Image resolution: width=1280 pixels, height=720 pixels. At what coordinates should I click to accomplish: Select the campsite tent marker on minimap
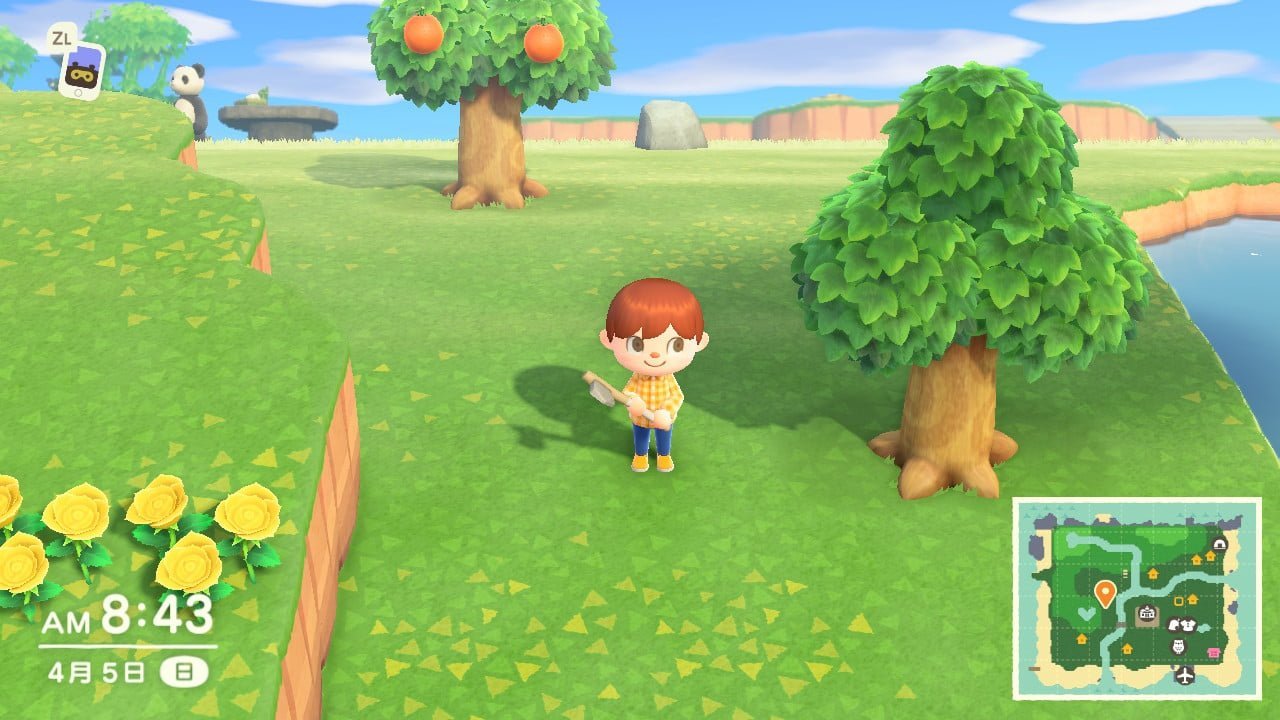point(1219,544)
